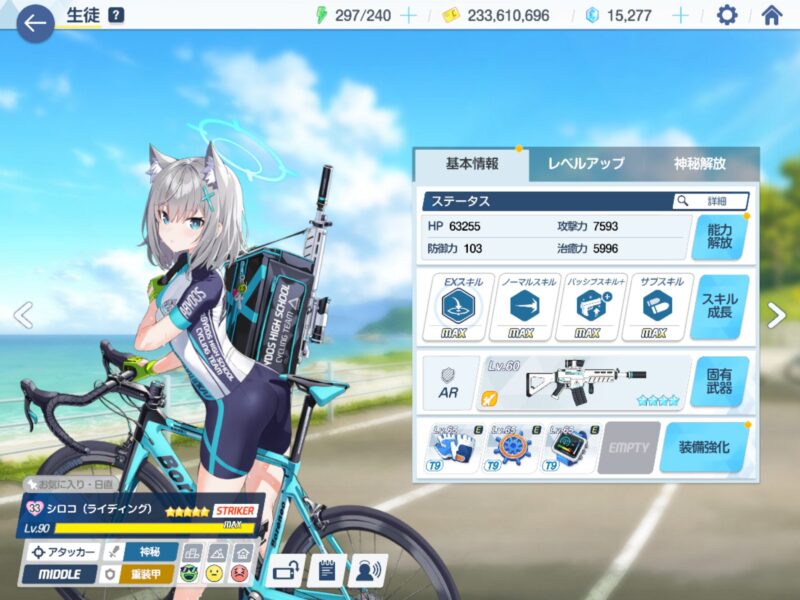Viewport: 800px width, 600px height.
Task: Open the スキル成長 menu
Action: [719, 307]
